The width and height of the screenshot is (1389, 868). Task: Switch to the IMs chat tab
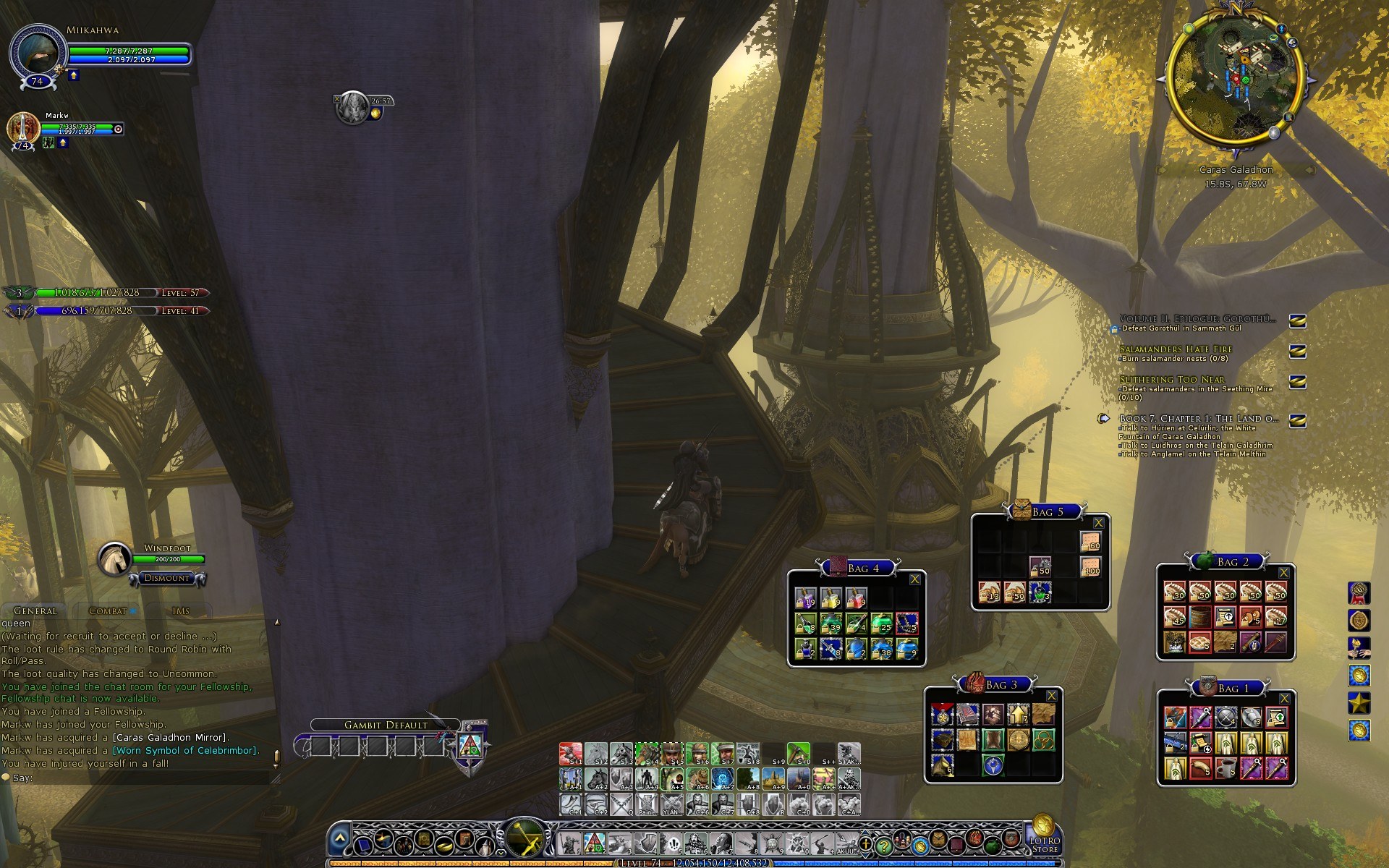181,611
